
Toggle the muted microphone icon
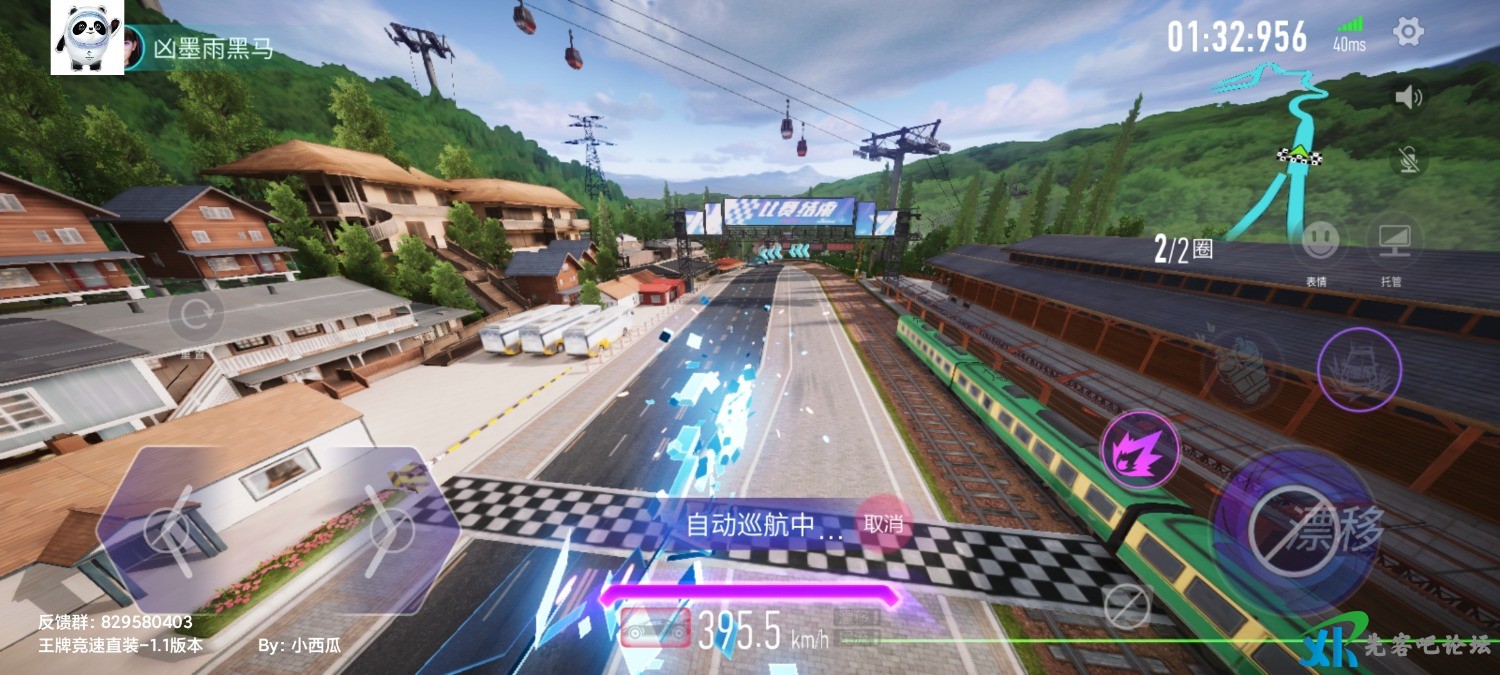1408,159
